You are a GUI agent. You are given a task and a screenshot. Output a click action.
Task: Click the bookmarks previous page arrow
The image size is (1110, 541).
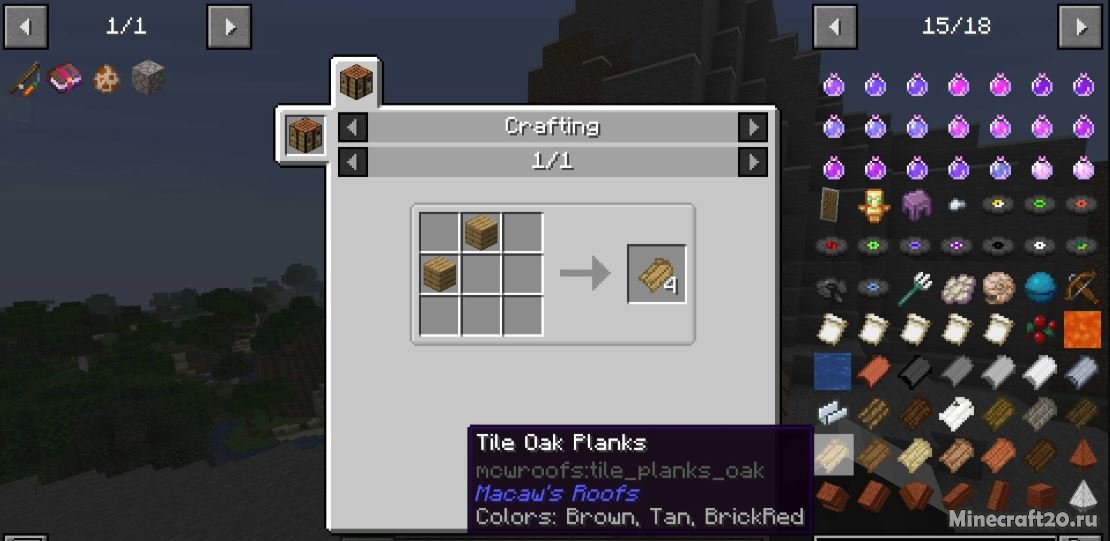[24, 27]
